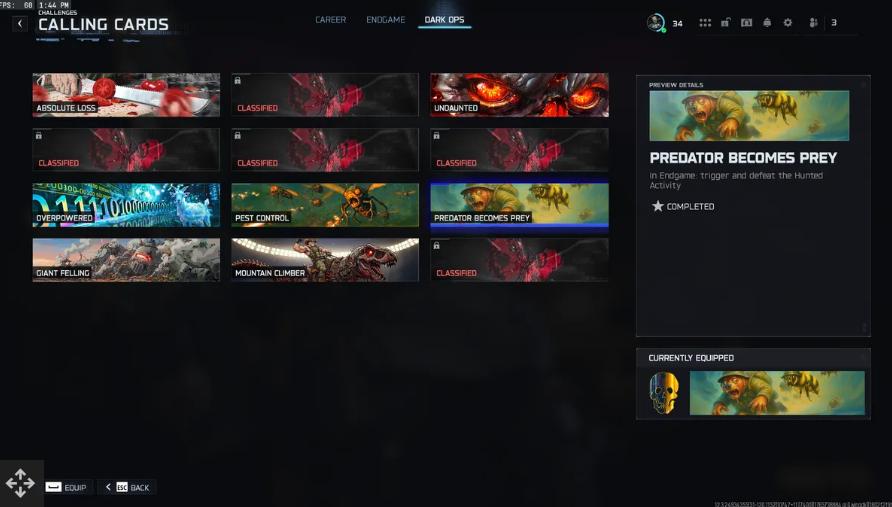The height and width of the screenshot is (507, 892).
Task: Open the Endgame tab
Action: (x=384, y=20)
